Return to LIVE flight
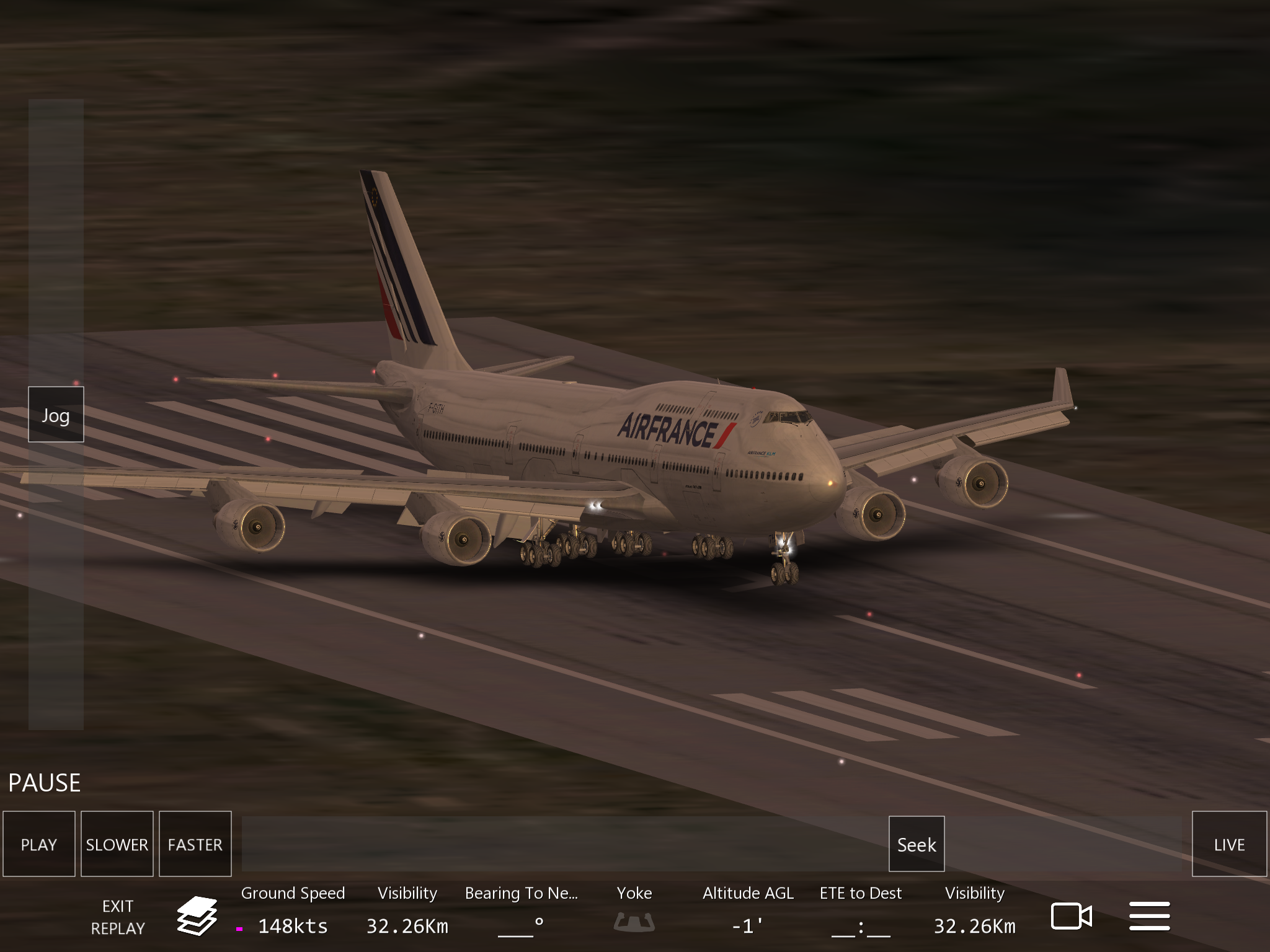The height and width of the screenshot is (952, 1270). [1229, 844]
